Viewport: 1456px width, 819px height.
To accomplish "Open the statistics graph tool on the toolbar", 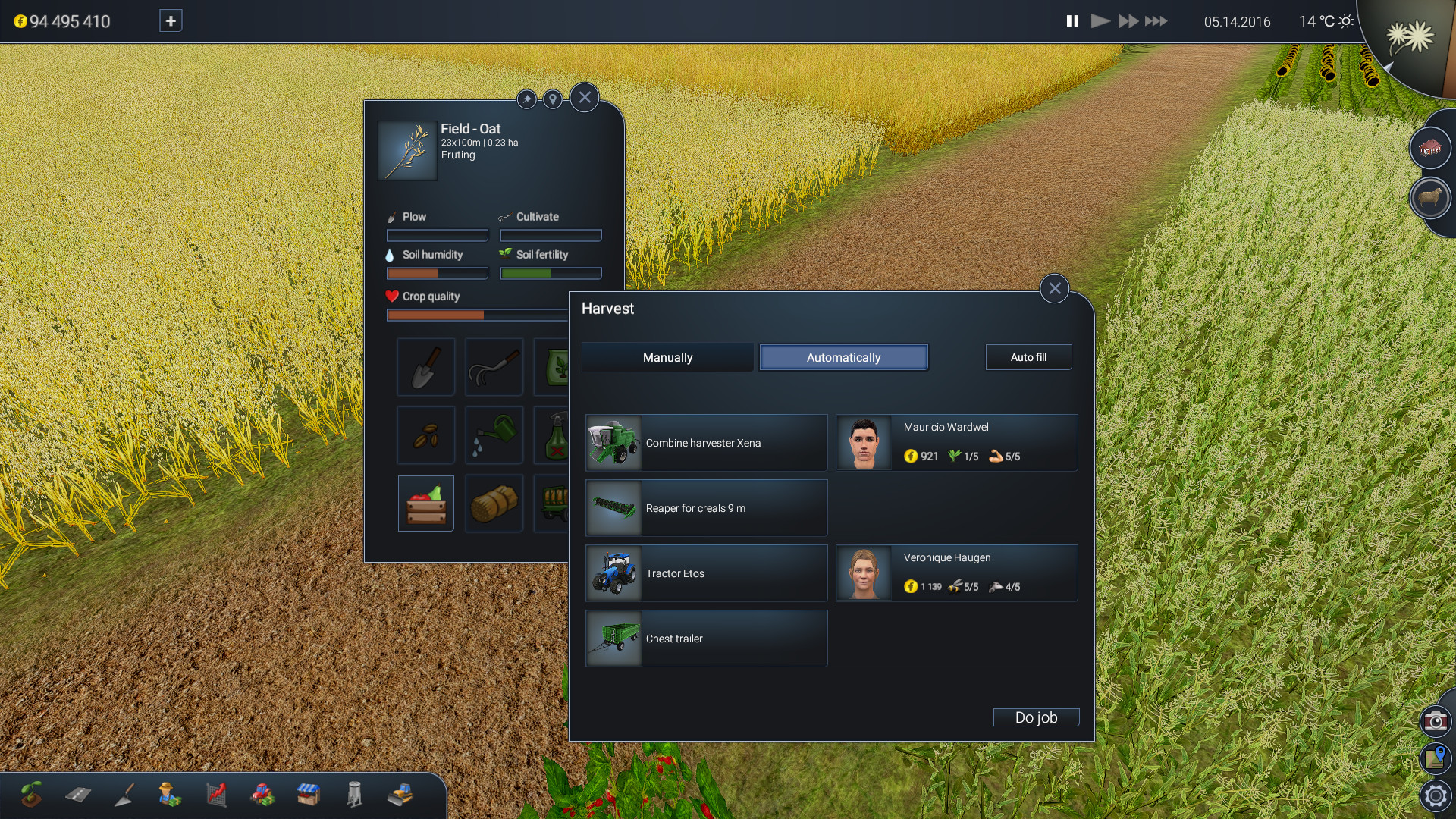I will [217, 795].
